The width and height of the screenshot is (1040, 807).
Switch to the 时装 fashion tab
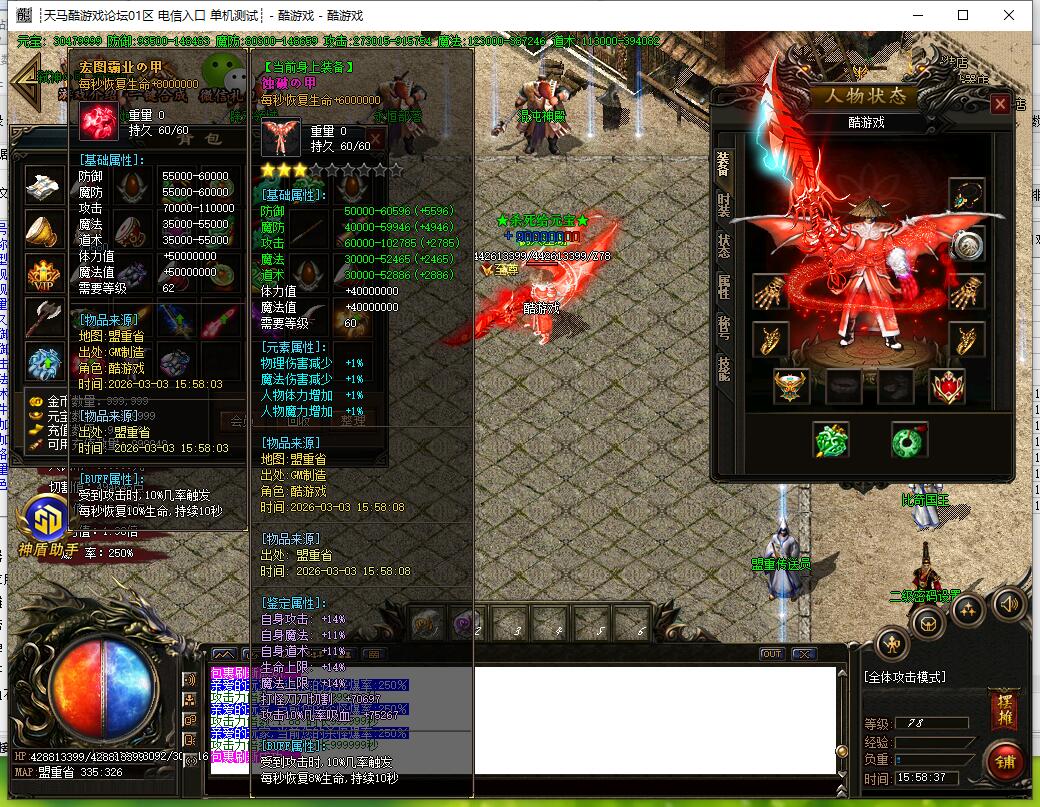point(724,205)
